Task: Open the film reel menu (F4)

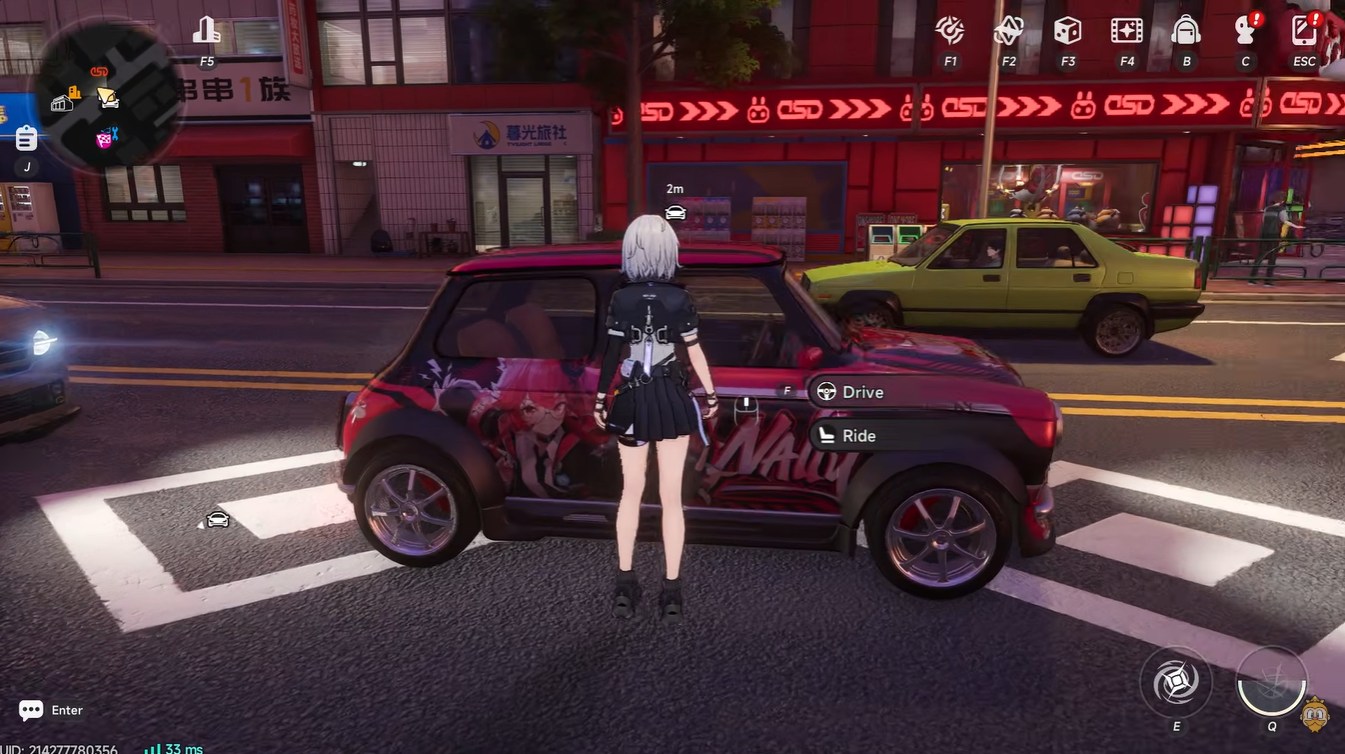Action: (x=1126, y=32)
